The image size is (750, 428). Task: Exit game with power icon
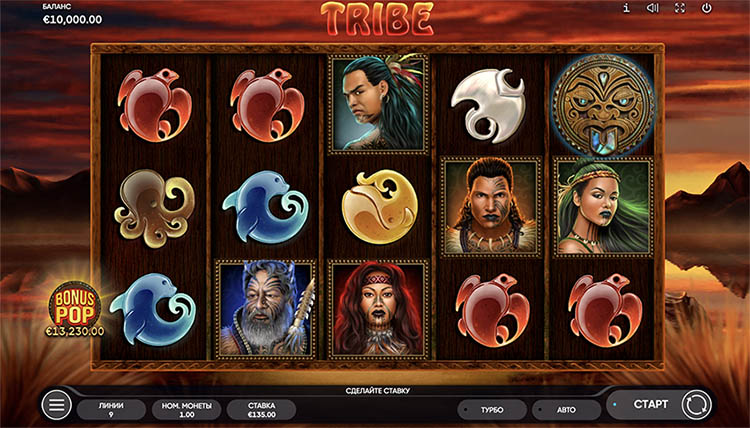pyautogui.click(x=706, y=9)
